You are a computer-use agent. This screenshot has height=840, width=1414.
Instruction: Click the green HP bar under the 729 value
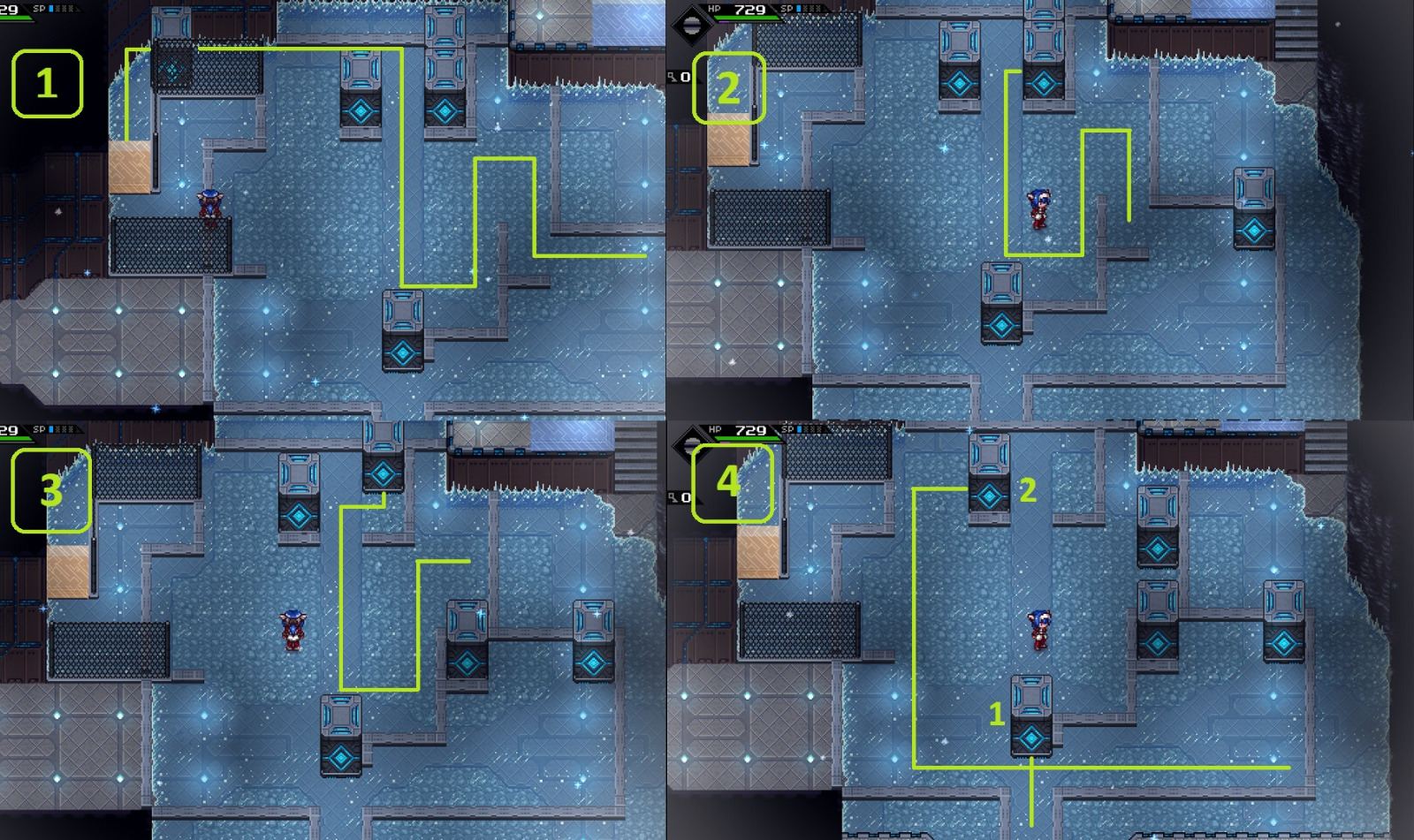coord(747,18)
